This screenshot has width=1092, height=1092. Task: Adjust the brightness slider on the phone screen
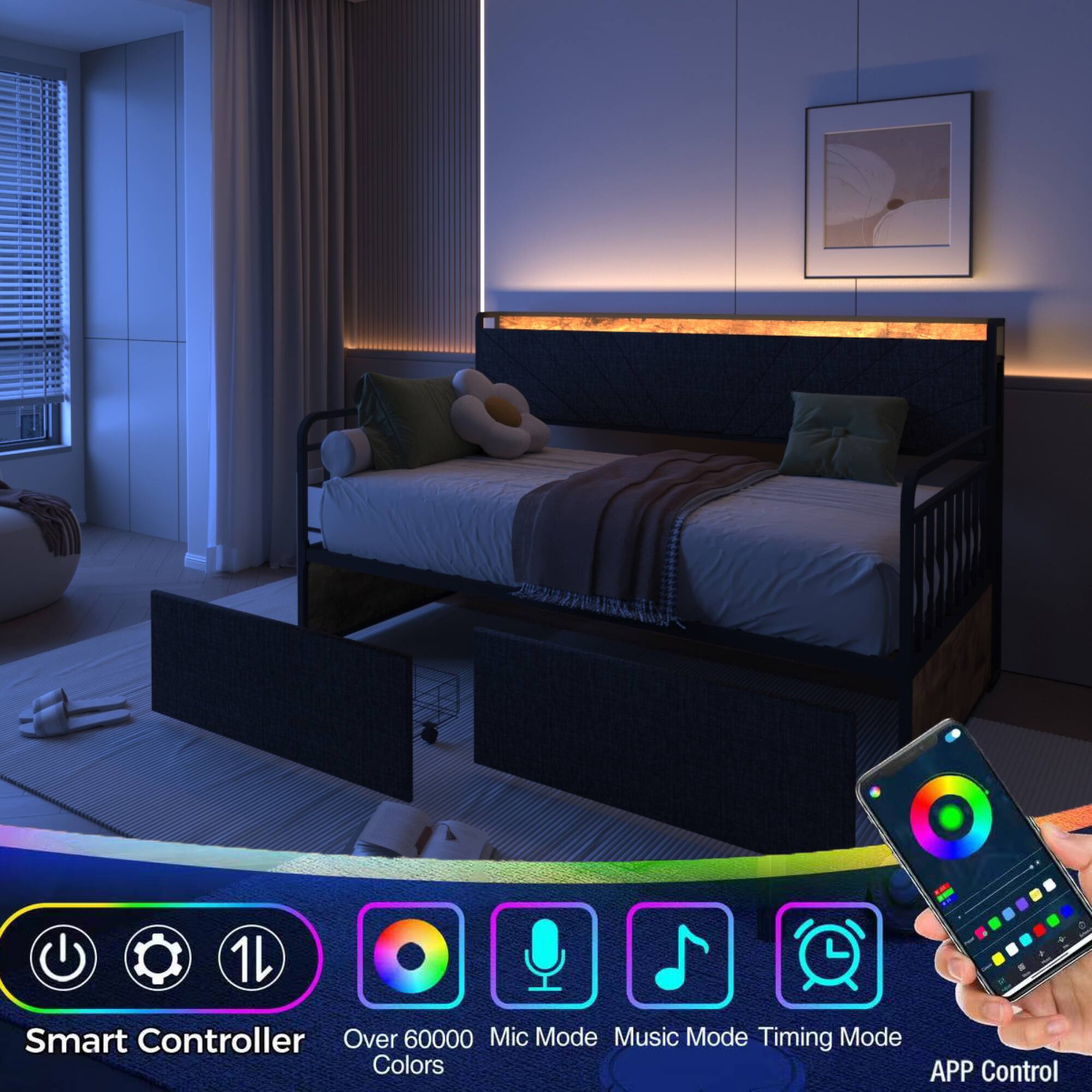[x=1031, y=867]
